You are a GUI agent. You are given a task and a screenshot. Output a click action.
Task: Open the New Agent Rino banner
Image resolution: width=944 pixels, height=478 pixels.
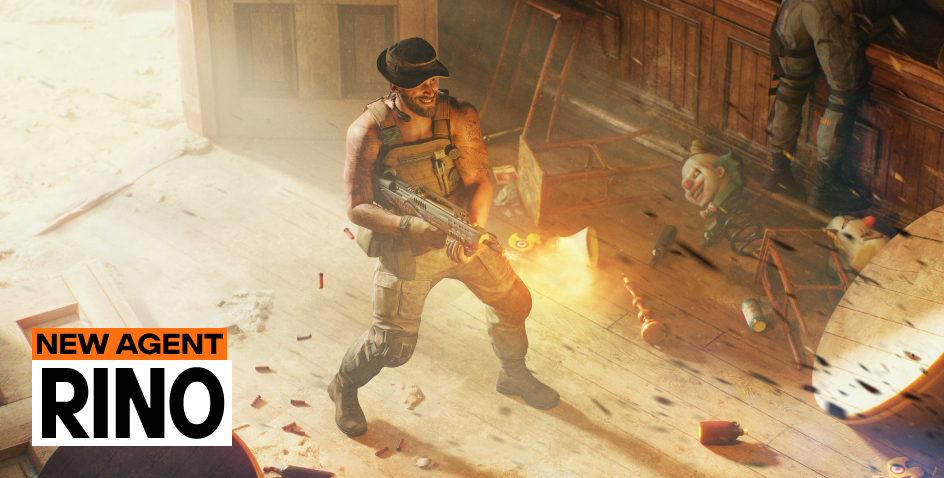pyautogui.click(x=131, y=386)
